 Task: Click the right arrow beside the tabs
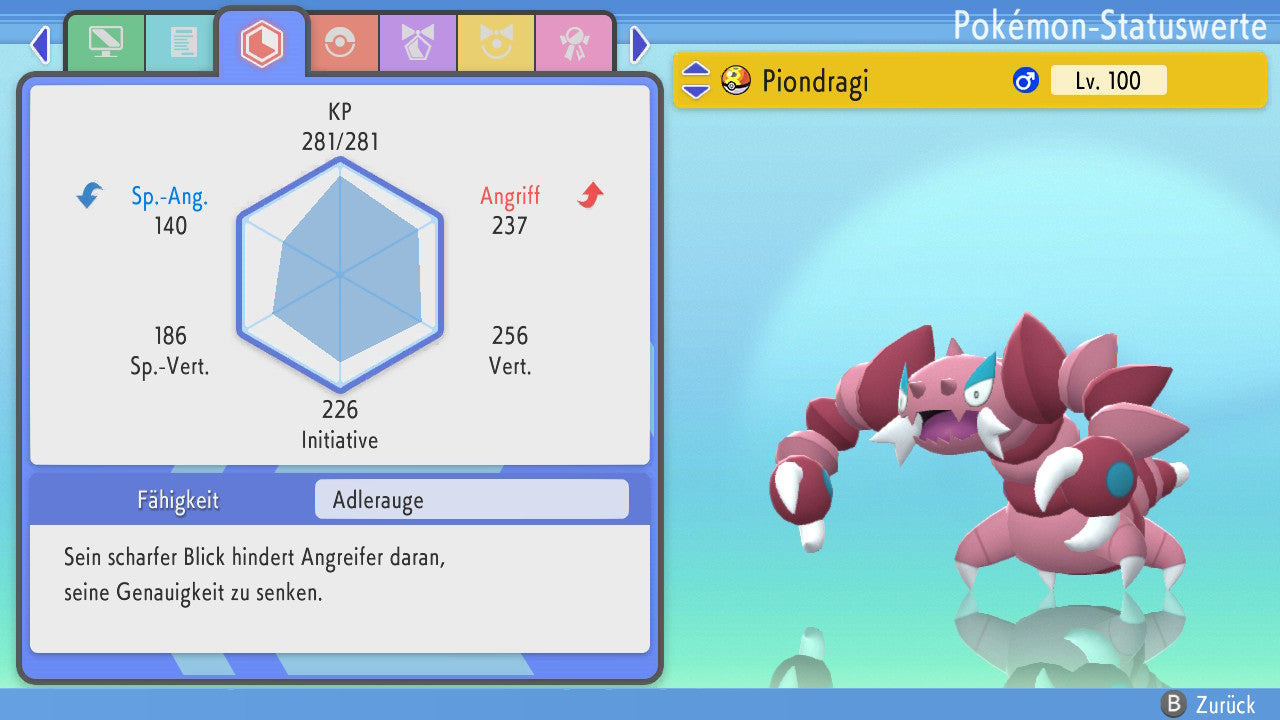pos(640,44)
